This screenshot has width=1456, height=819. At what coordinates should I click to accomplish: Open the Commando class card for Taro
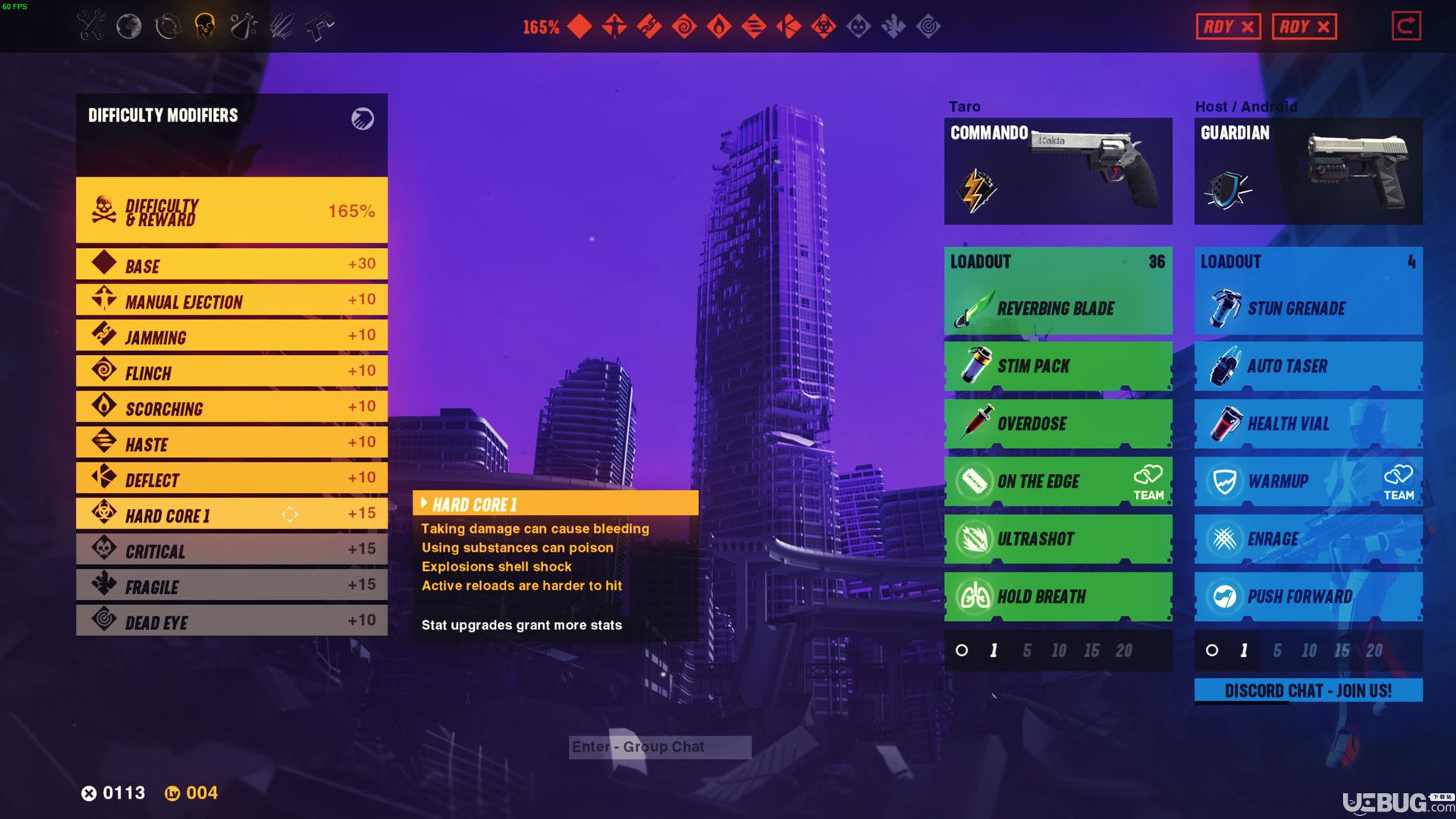tap(1057, 171)
